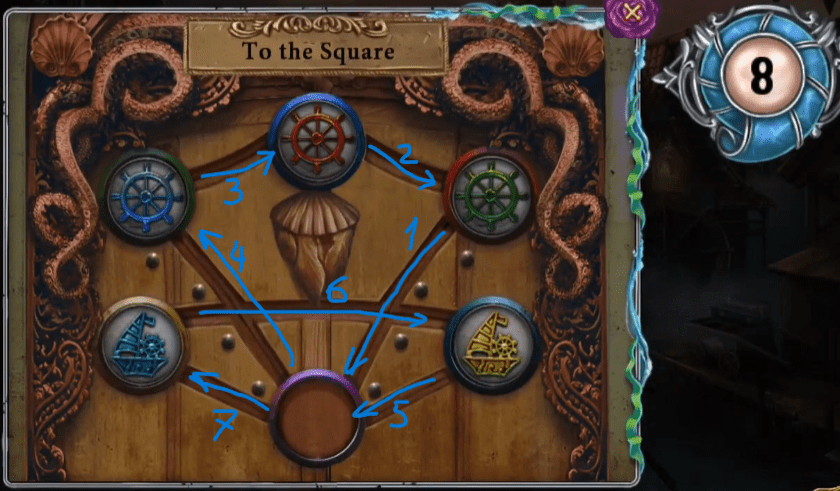Close the puzzle with the purple X button
The width and height of the screenshot is (840, 491).
631,13
